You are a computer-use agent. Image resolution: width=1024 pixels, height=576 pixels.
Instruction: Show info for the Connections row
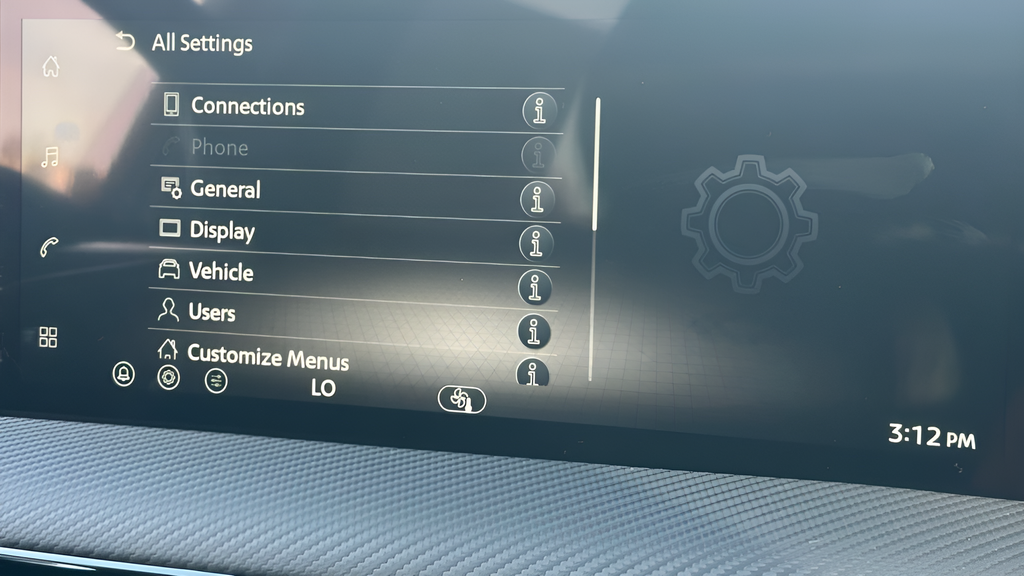coord(539,111)
